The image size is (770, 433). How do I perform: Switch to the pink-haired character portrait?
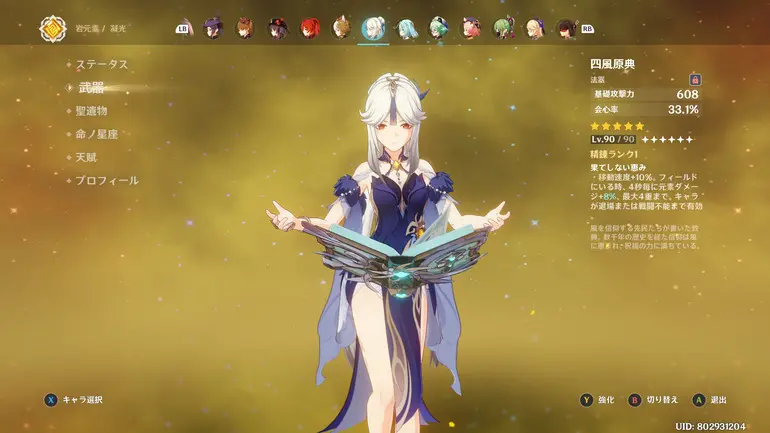click(x=470, y=28)
